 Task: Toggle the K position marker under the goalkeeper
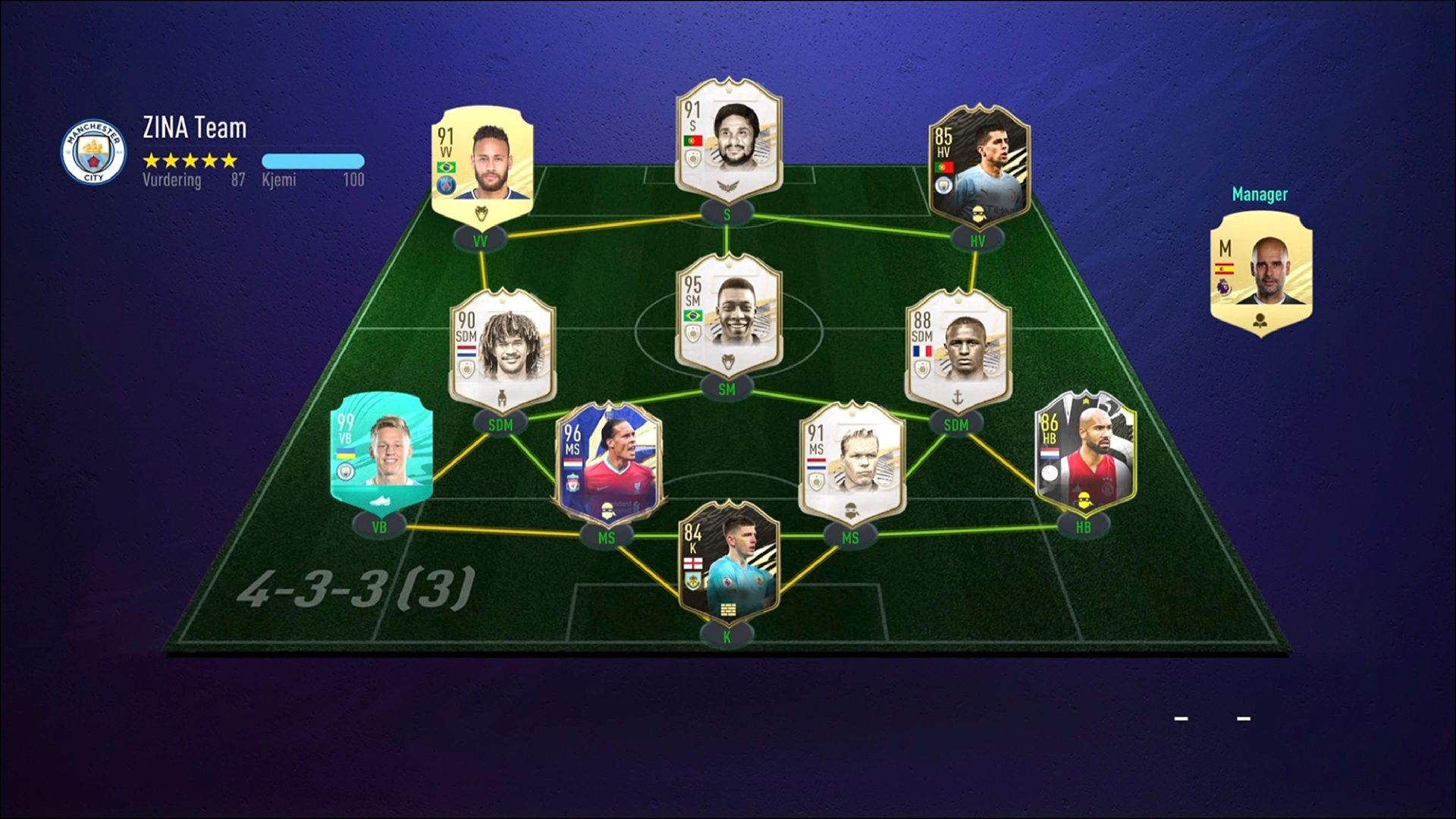[x=727, y=636]
